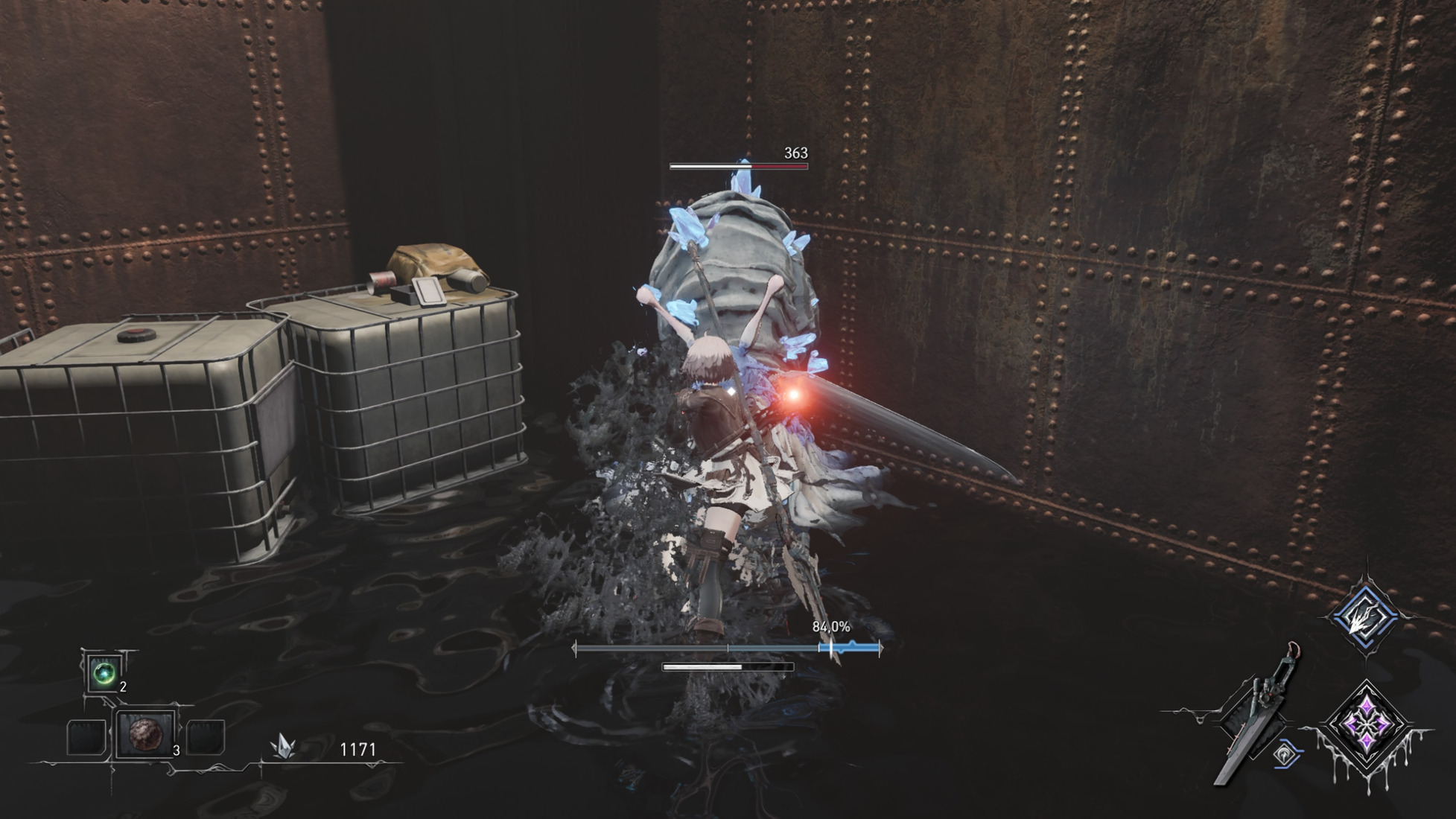Activate the purple four-crystal spell icon
The width and height of the screenshot is (1456, 819).
click(x=1367, y=724)
